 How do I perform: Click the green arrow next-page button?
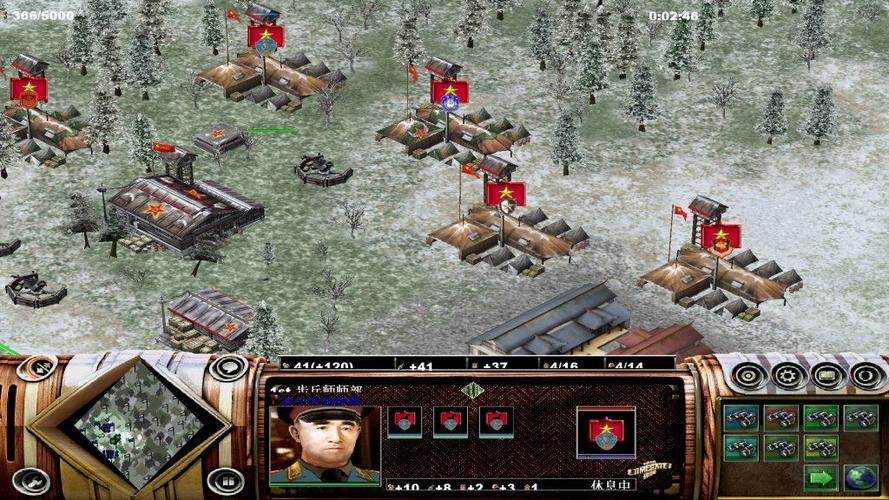[x=822, y=478]
